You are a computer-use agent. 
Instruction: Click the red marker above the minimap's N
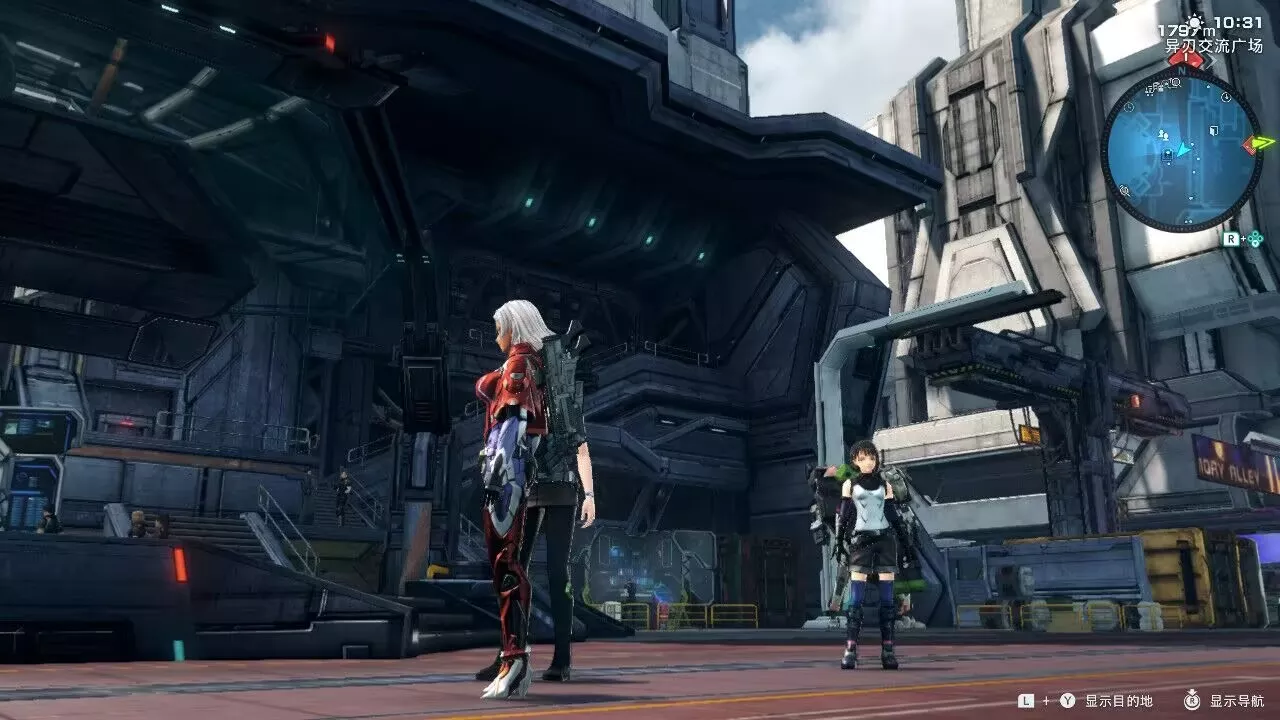click(x=1184, y=58)
